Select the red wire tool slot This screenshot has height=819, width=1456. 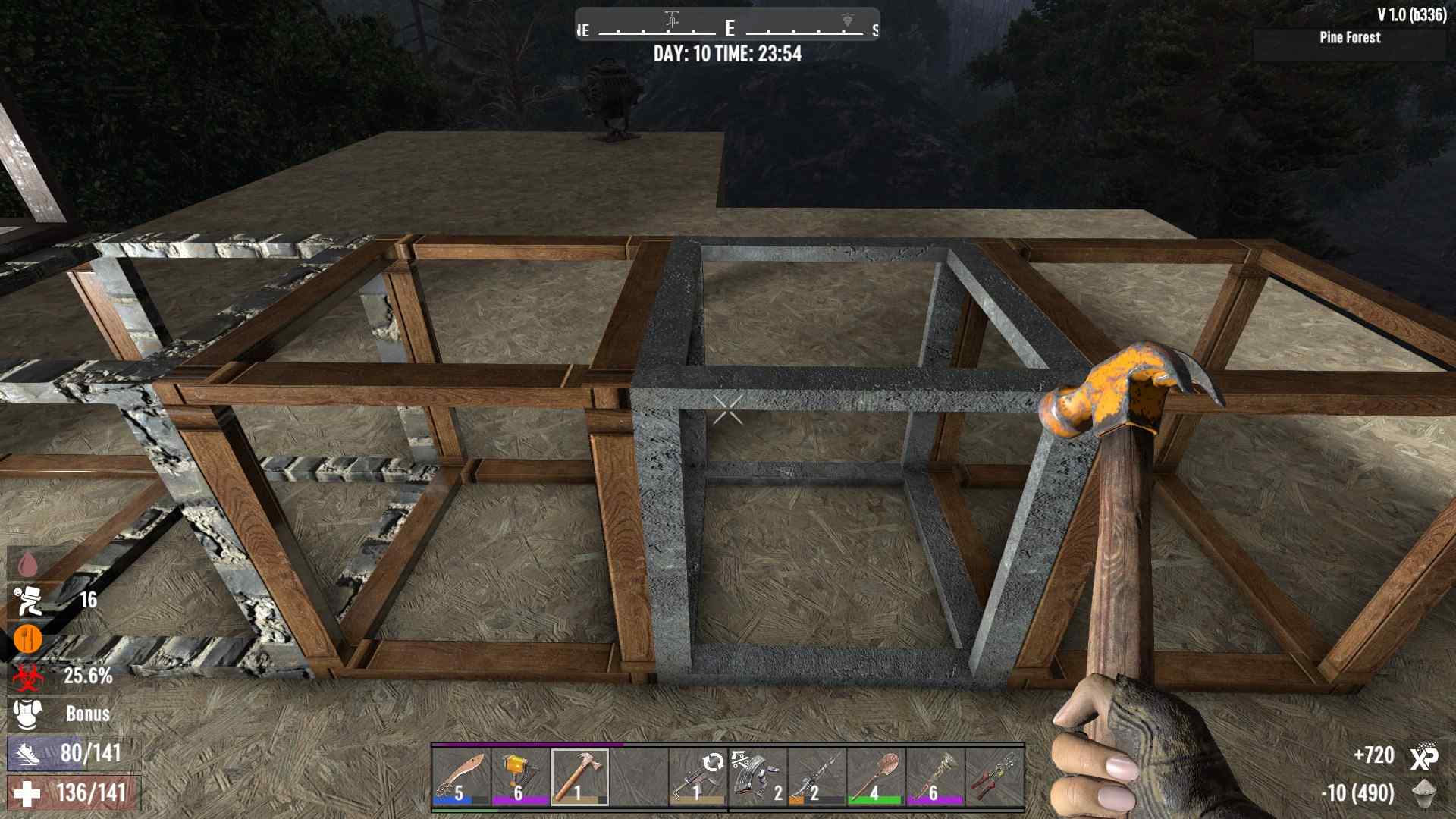(x=993, y=777)
